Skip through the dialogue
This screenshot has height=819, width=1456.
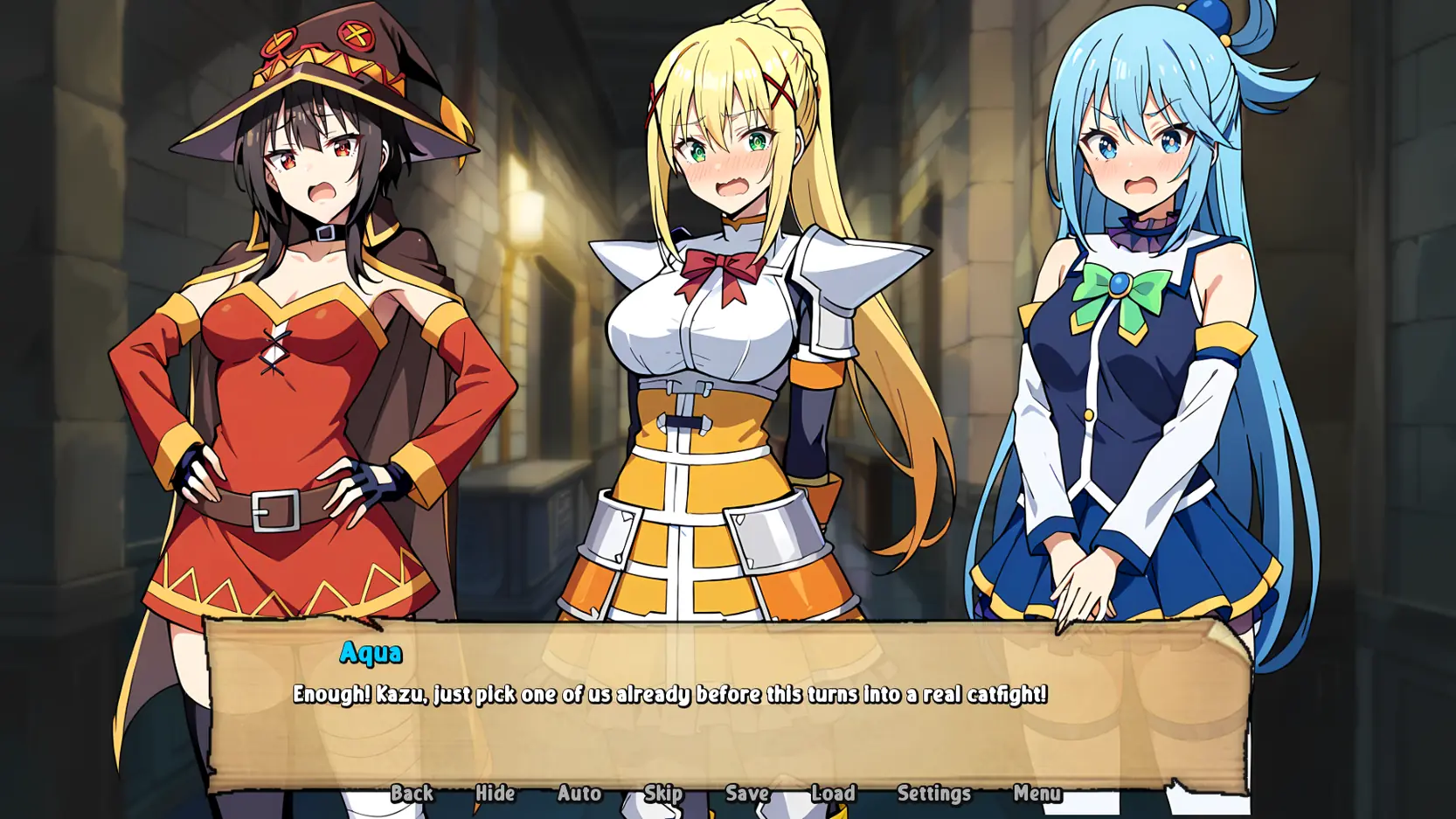663,793
